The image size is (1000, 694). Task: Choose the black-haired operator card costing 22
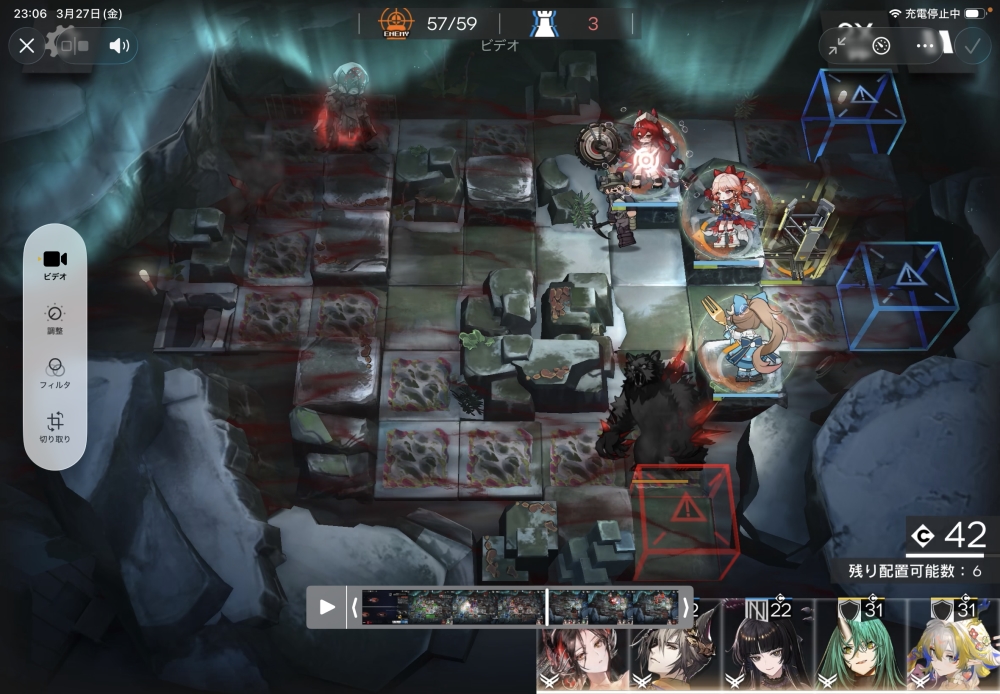(767, 648)
